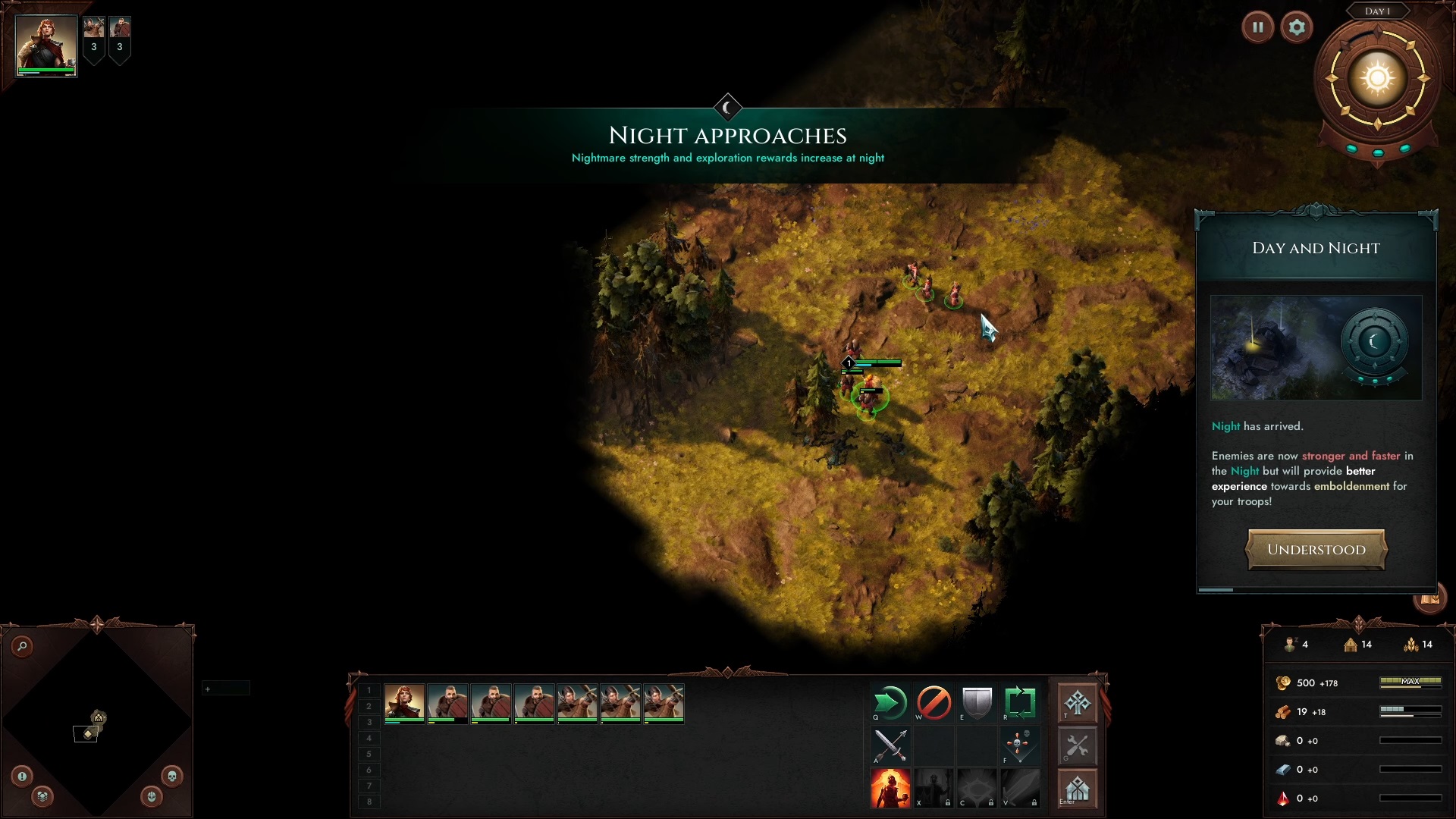Activate the green loop patrol command
This screenshot has height=819, width=1456.
(x=1020, y=703)
